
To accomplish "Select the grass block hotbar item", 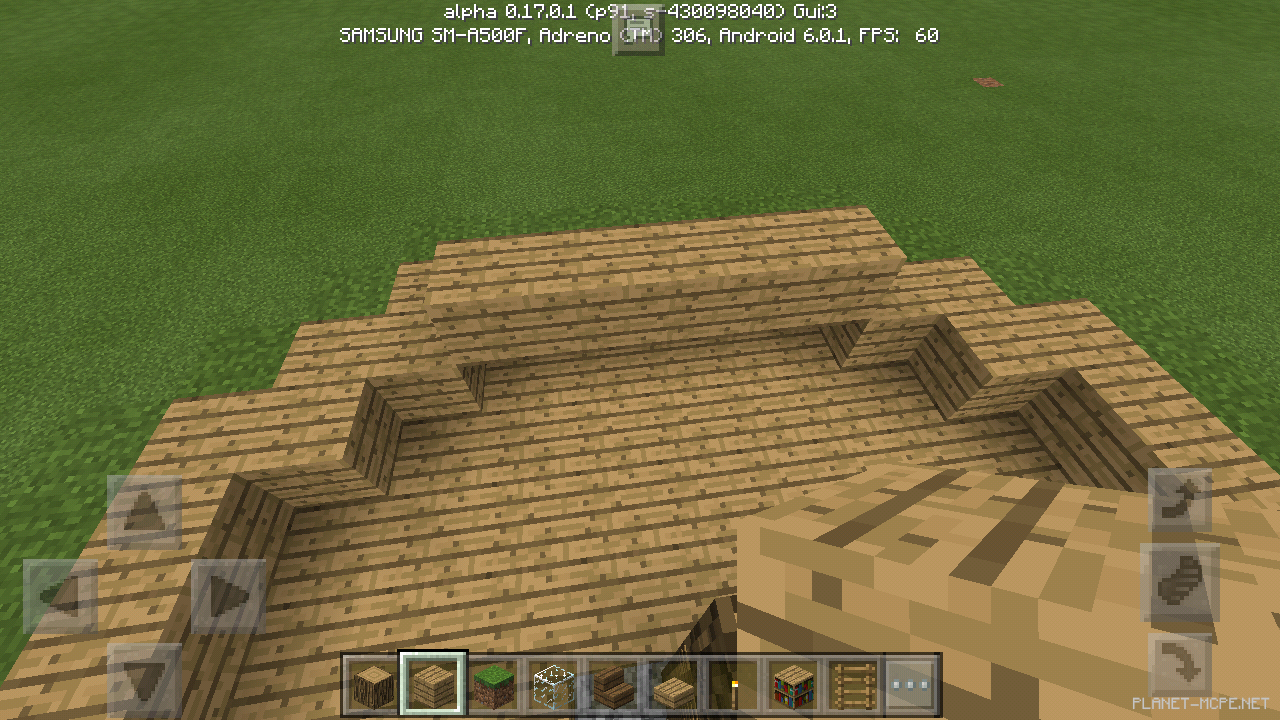I will pos(493,681).
